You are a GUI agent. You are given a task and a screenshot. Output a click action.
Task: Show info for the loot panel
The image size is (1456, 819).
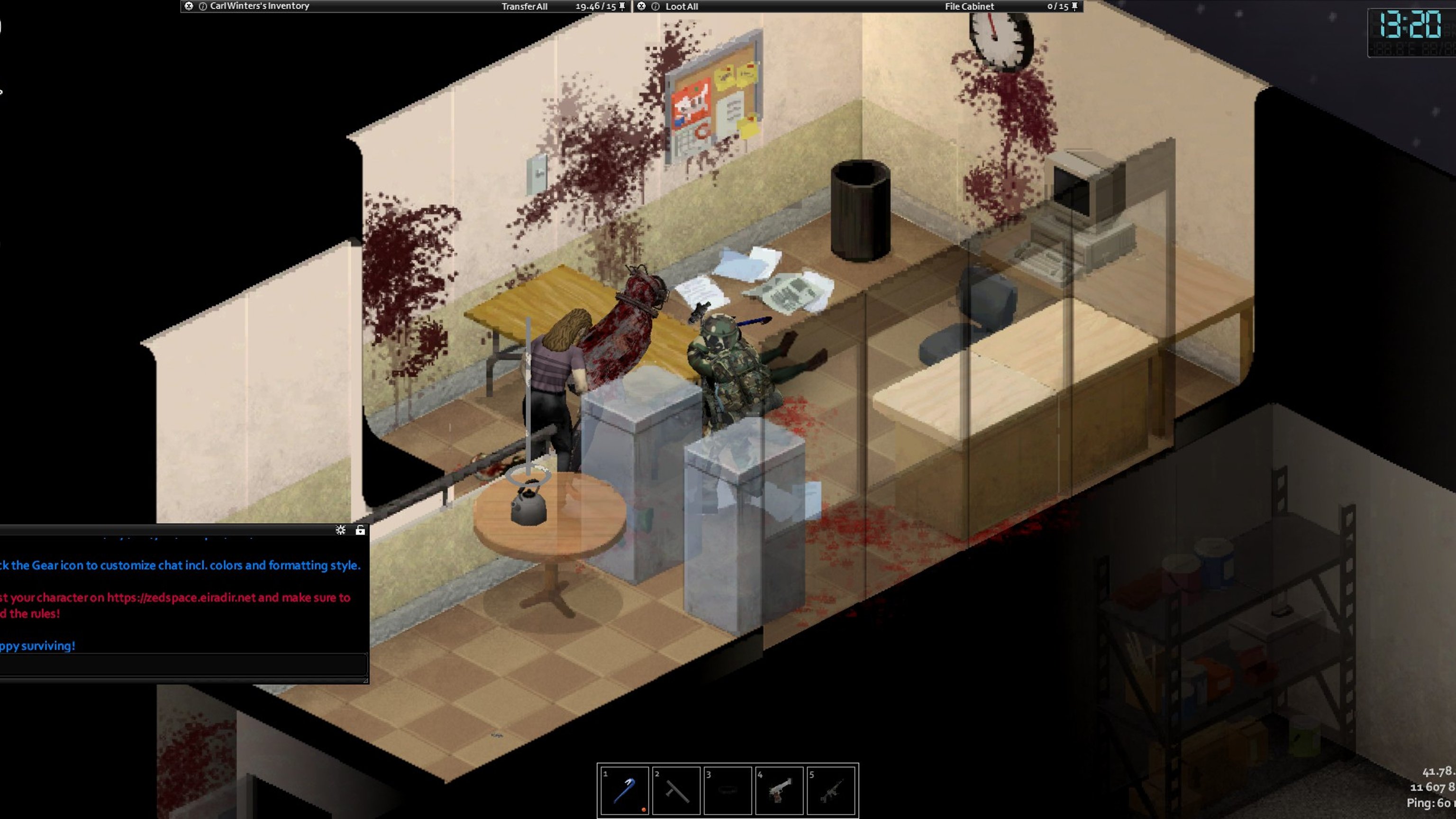[655, 6]
